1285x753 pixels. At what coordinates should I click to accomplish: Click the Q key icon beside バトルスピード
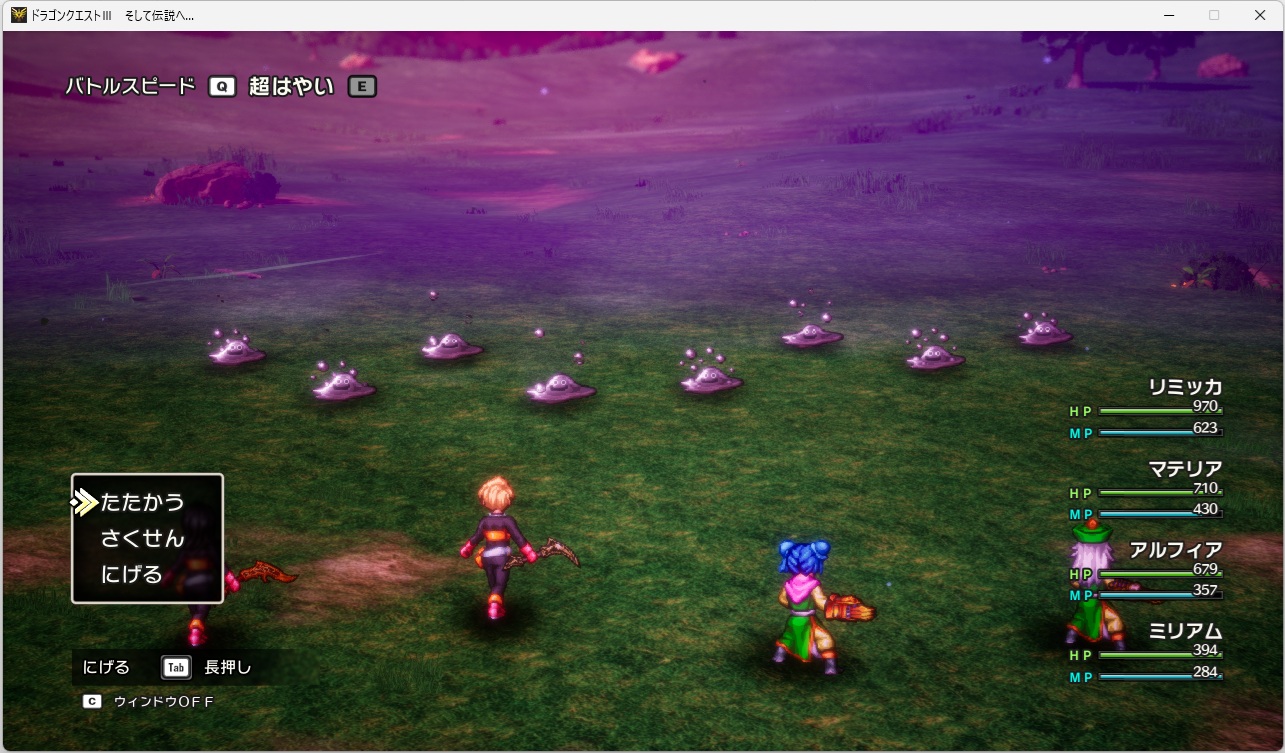coord(224,86)
